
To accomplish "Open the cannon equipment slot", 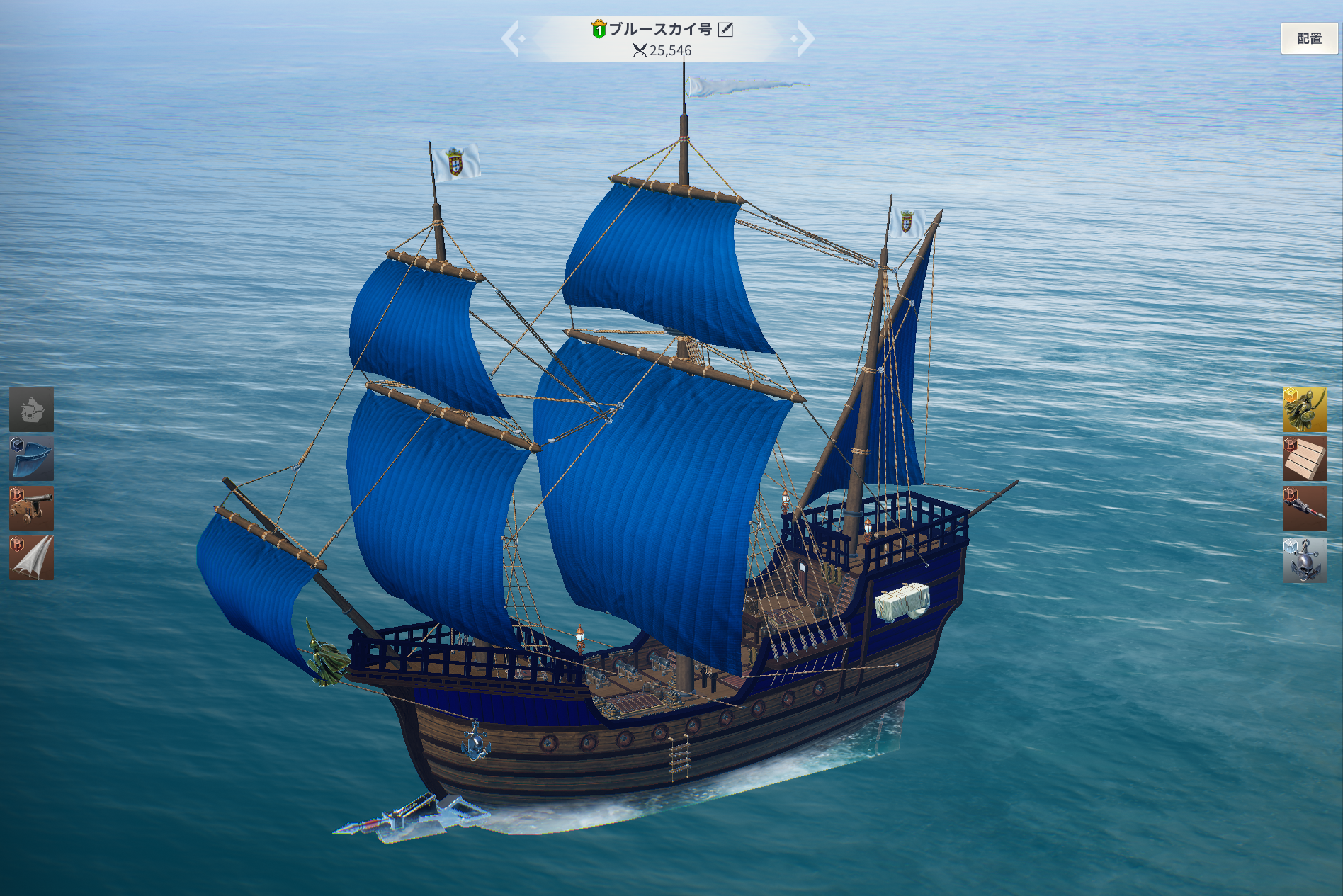I will click(x=31, y=509).
